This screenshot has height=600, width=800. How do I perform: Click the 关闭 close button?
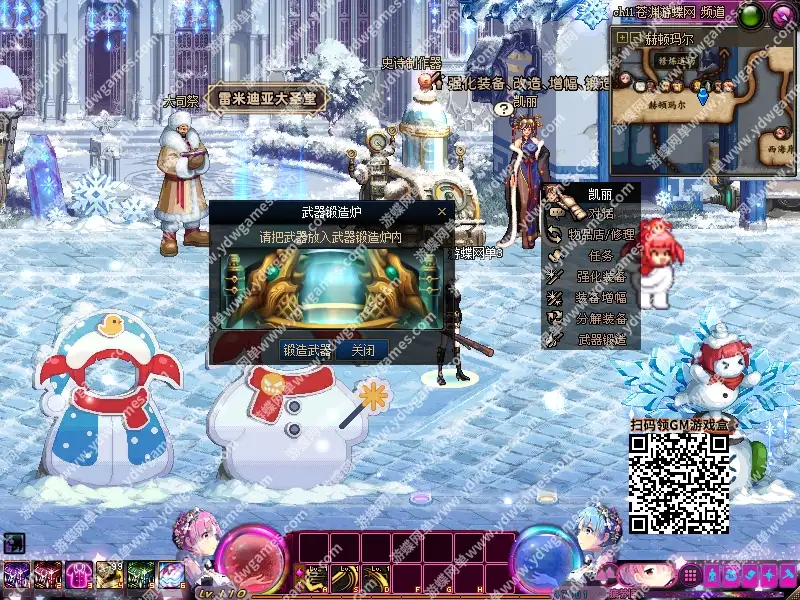tap(362, 350)
